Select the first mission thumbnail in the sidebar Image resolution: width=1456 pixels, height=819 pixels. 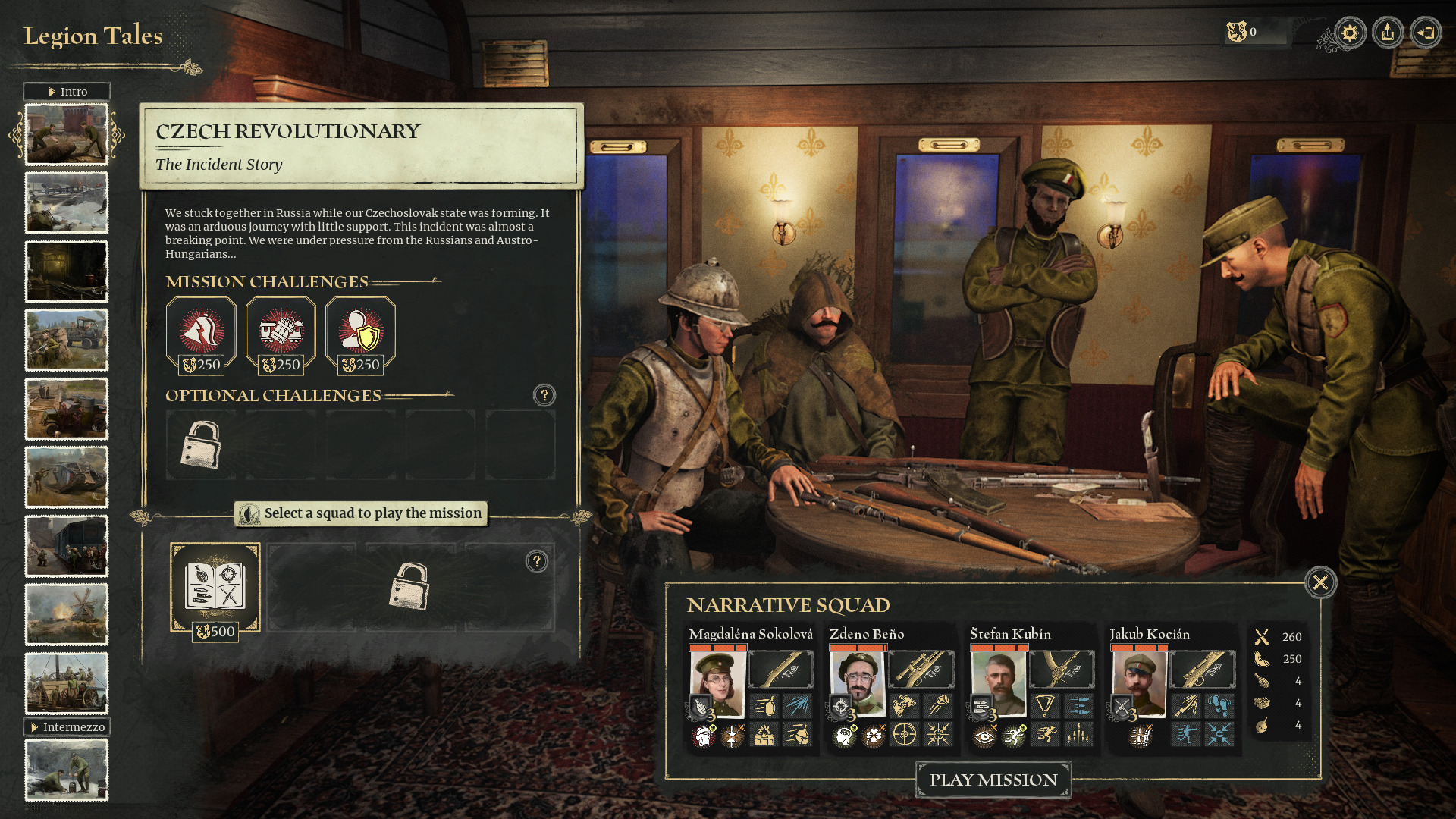click(x=67, y=135)
